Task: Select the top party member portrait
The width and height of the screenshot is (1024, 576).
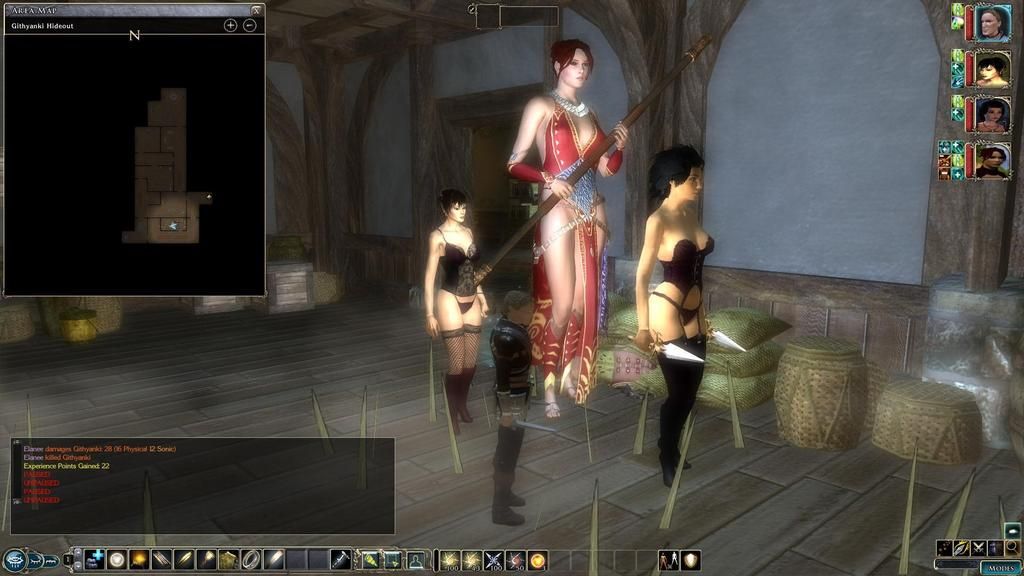Action: point(992,23)
